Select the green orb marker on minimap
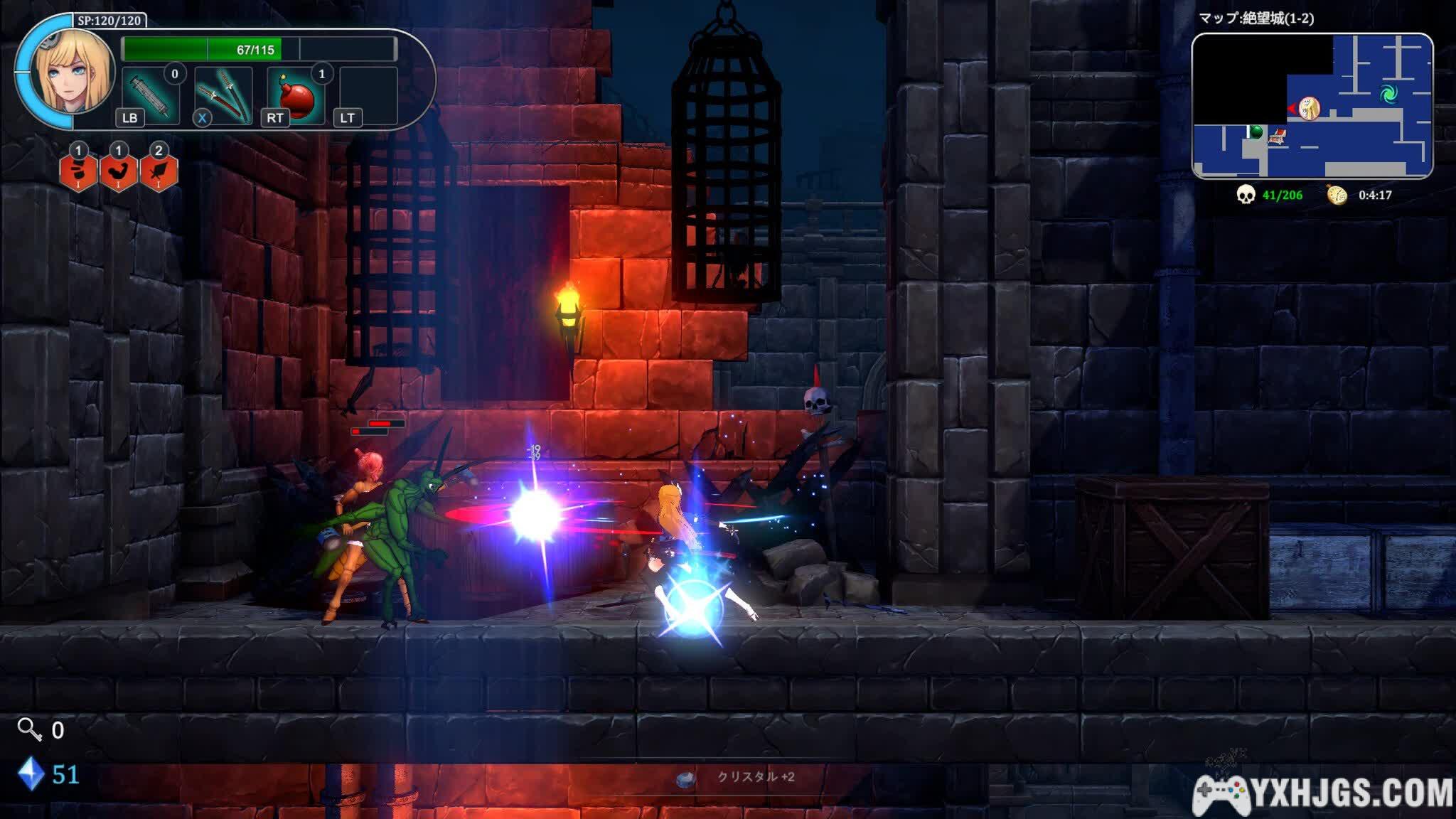This screenshot has height=819, width=1456. point(1256,132)
